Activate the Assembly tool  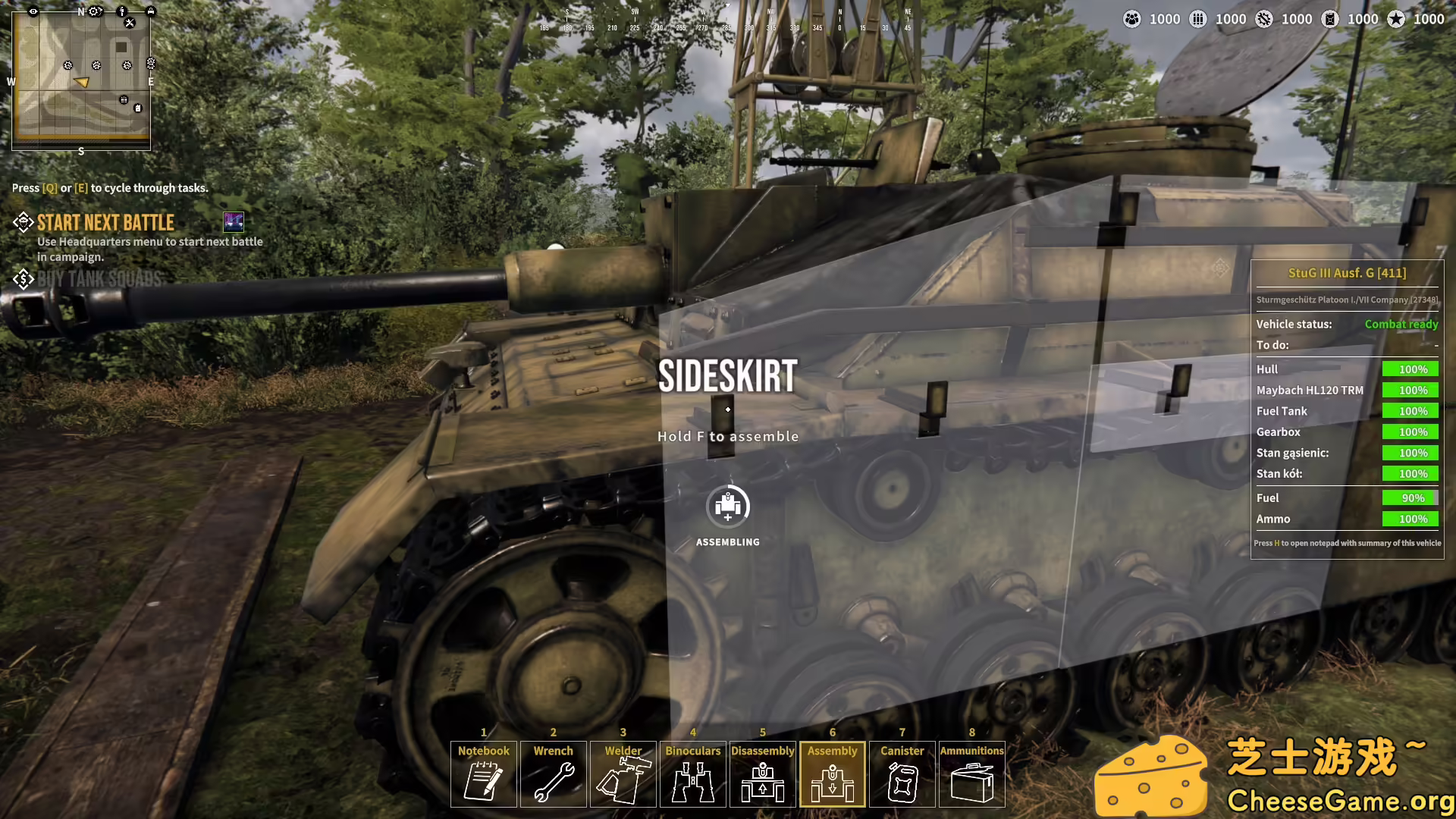(832, 773)
